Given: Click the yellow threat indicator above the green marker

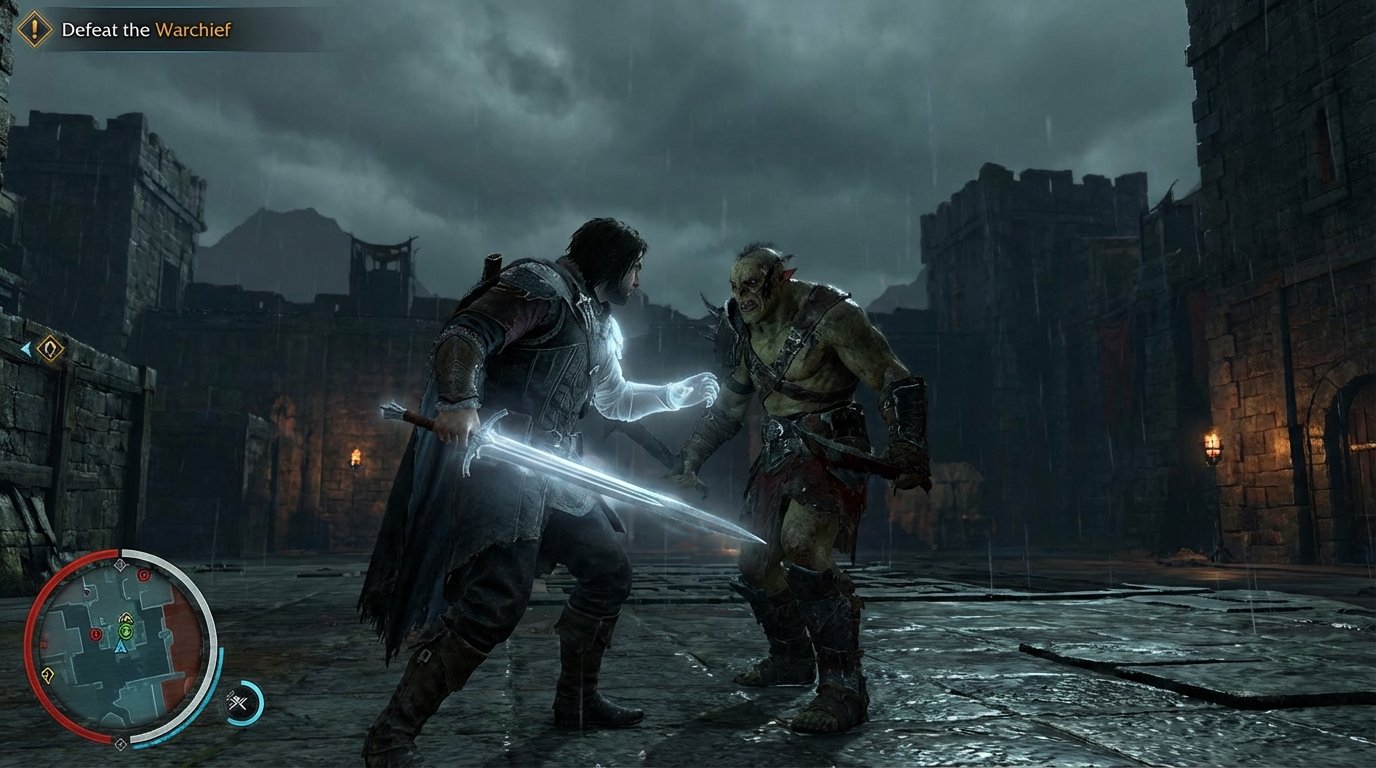Looking at the screenshot, I should (125, 618).
